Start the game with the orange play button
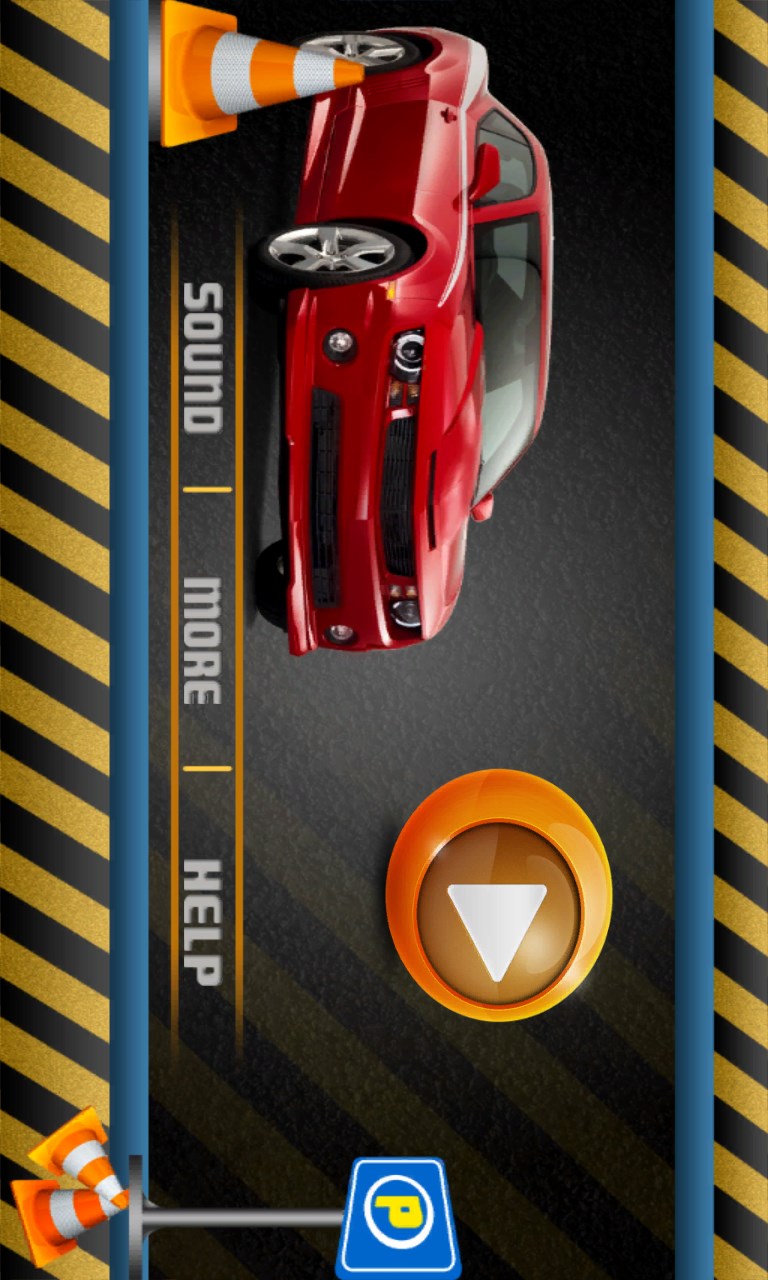The width and height of the screenshot is (768, 1280). [x=498, y=895]
